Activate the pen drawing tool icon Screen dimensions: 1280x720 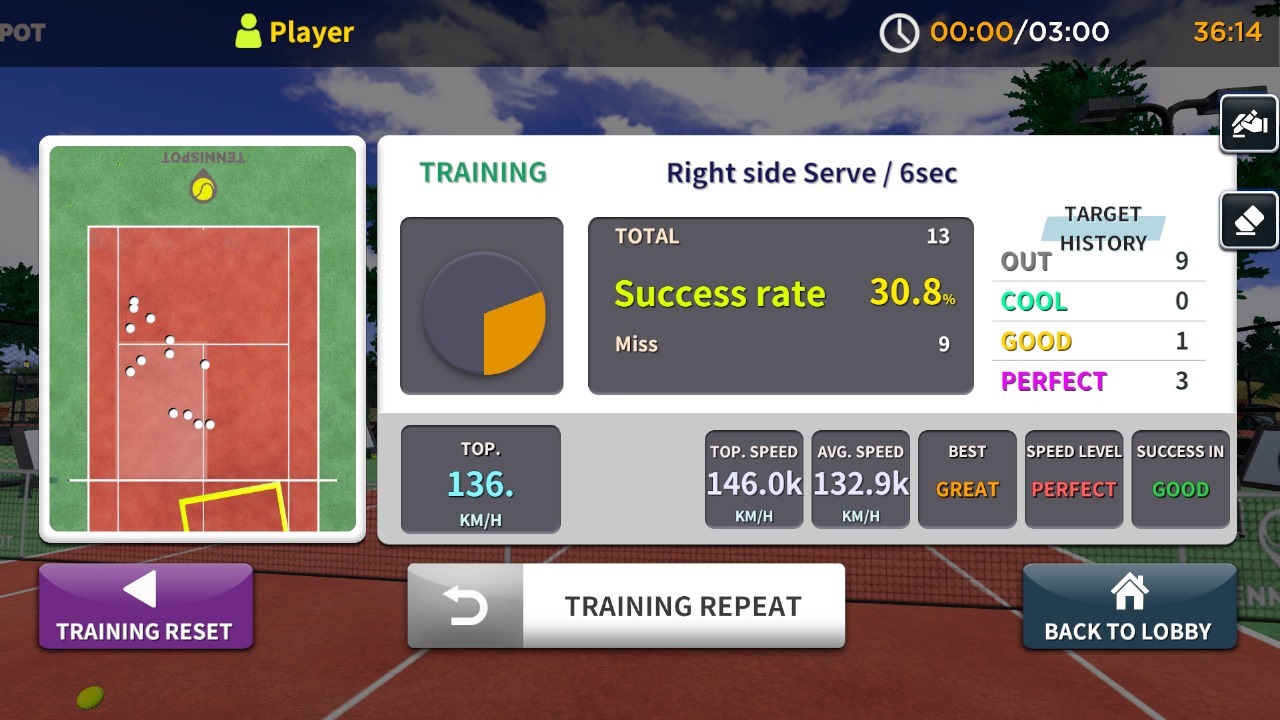click(x=1249, y=125)
